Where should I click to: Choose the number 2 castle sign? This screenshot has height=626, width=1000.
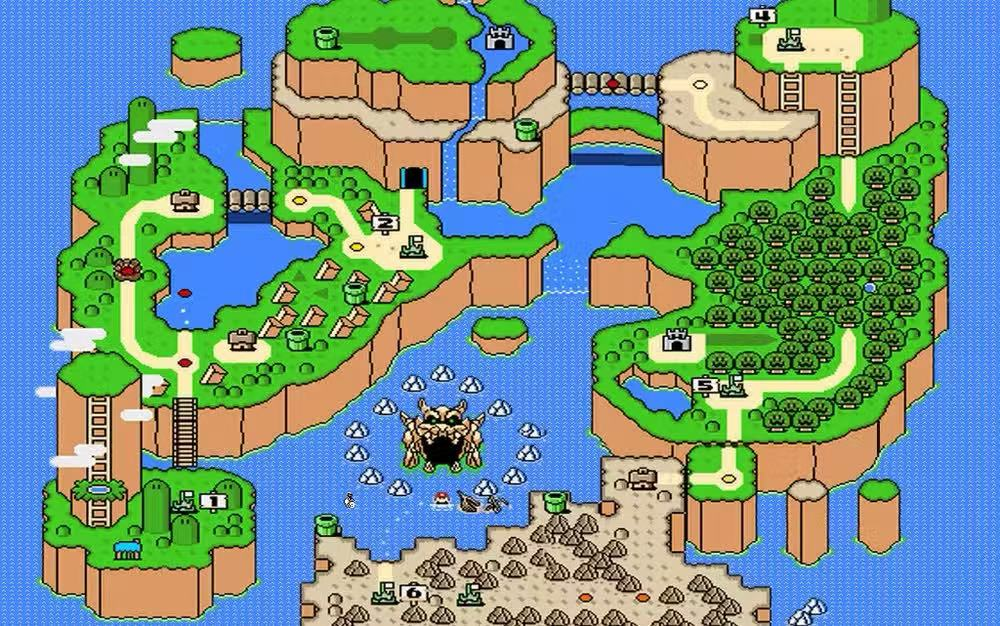tap(385, 223)
